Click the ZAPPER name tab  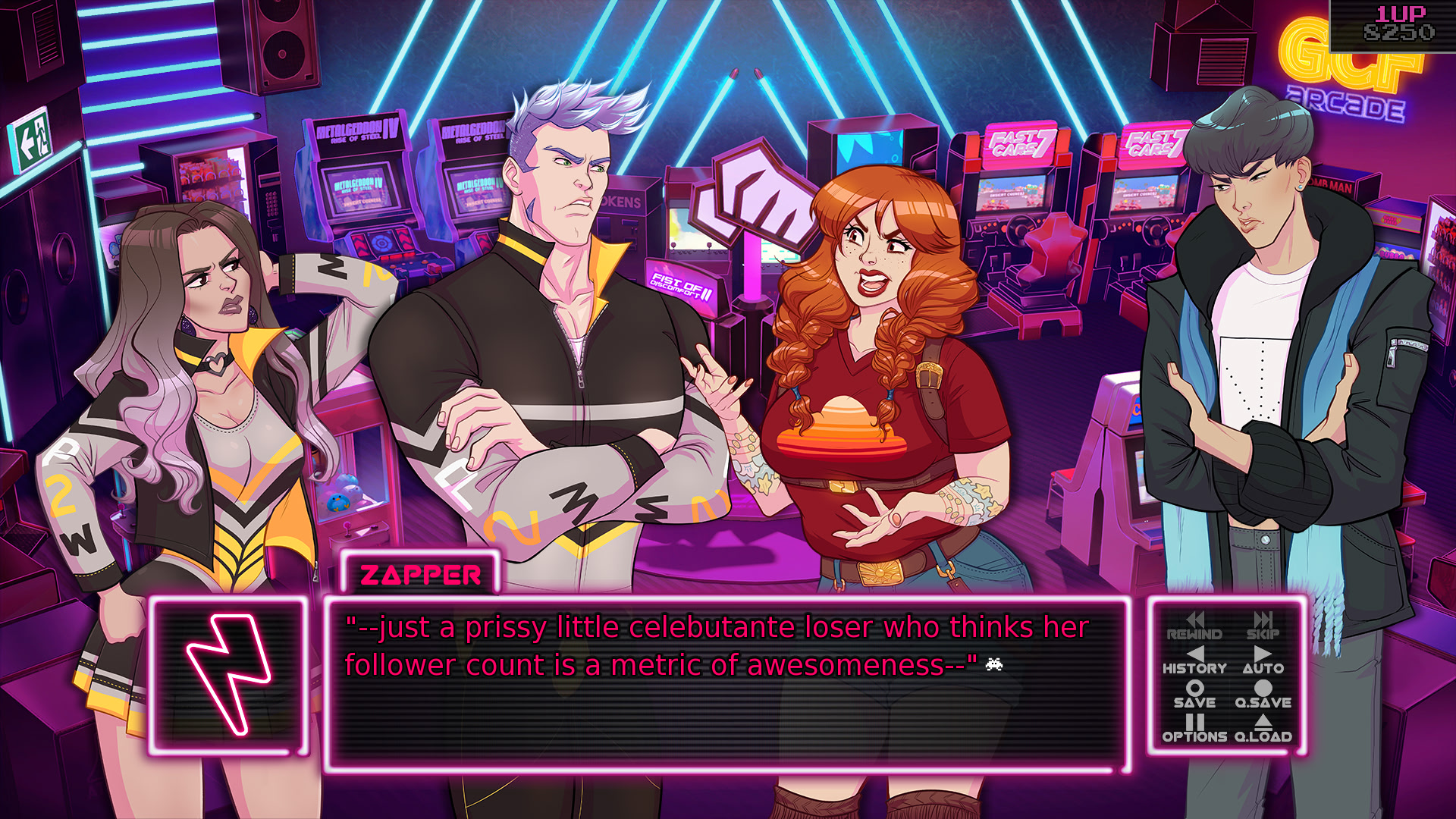point(422,575)
